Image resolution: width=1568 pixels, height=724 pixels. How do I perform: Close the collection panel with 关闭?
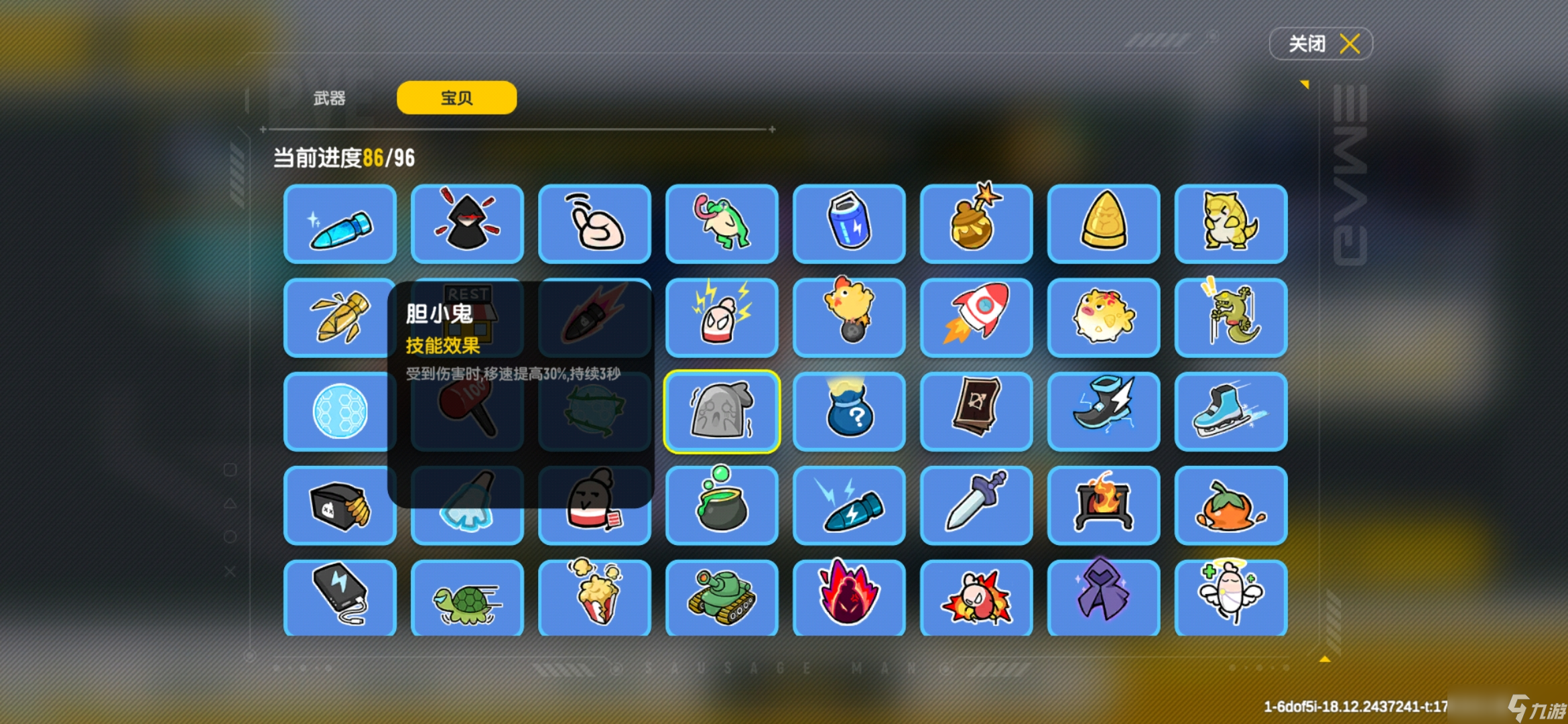(x=1320, y=44)
